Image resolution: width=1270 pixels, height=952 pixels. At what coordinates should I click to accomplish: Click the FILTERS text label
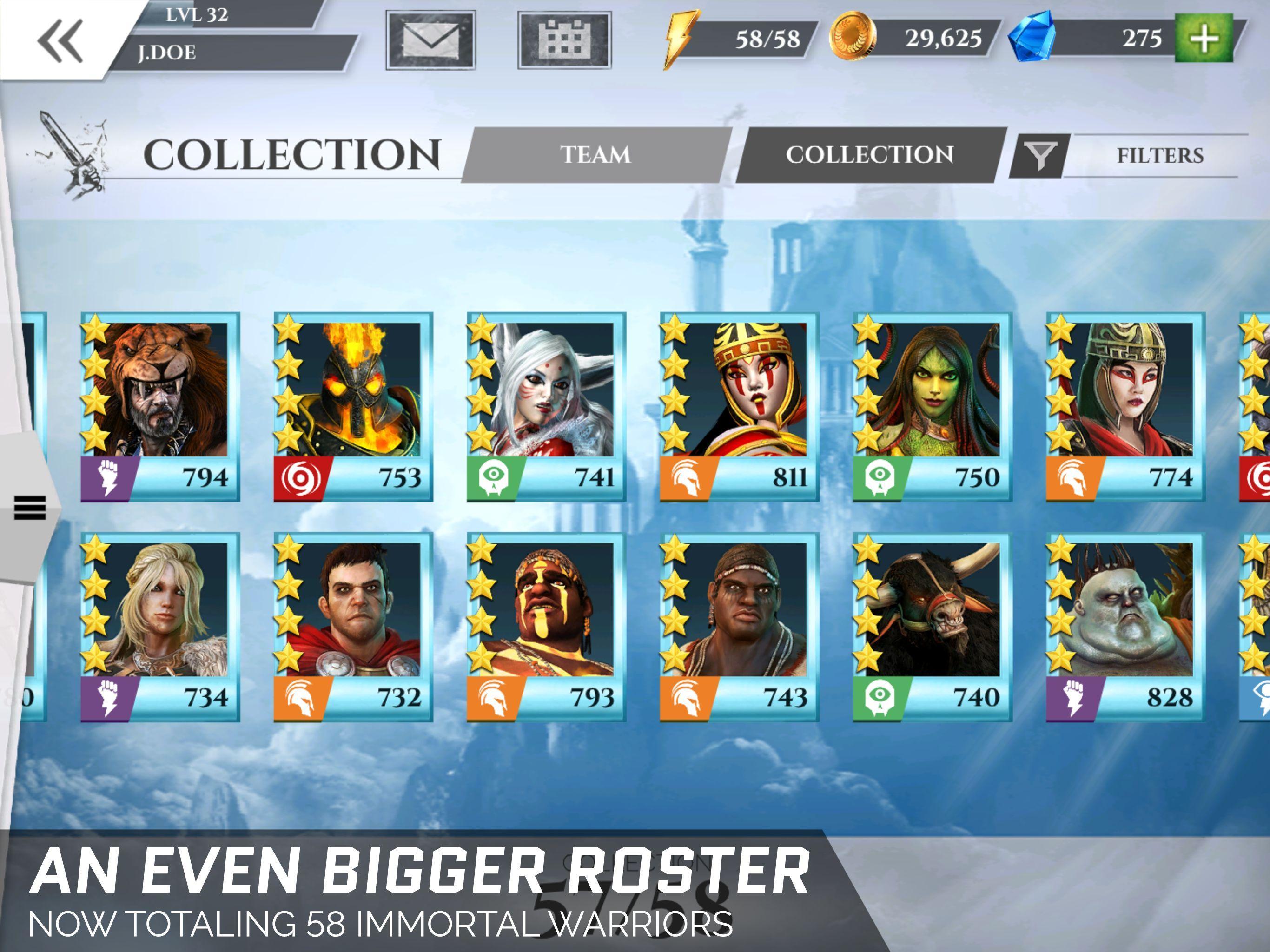(x=1161, y=154)
